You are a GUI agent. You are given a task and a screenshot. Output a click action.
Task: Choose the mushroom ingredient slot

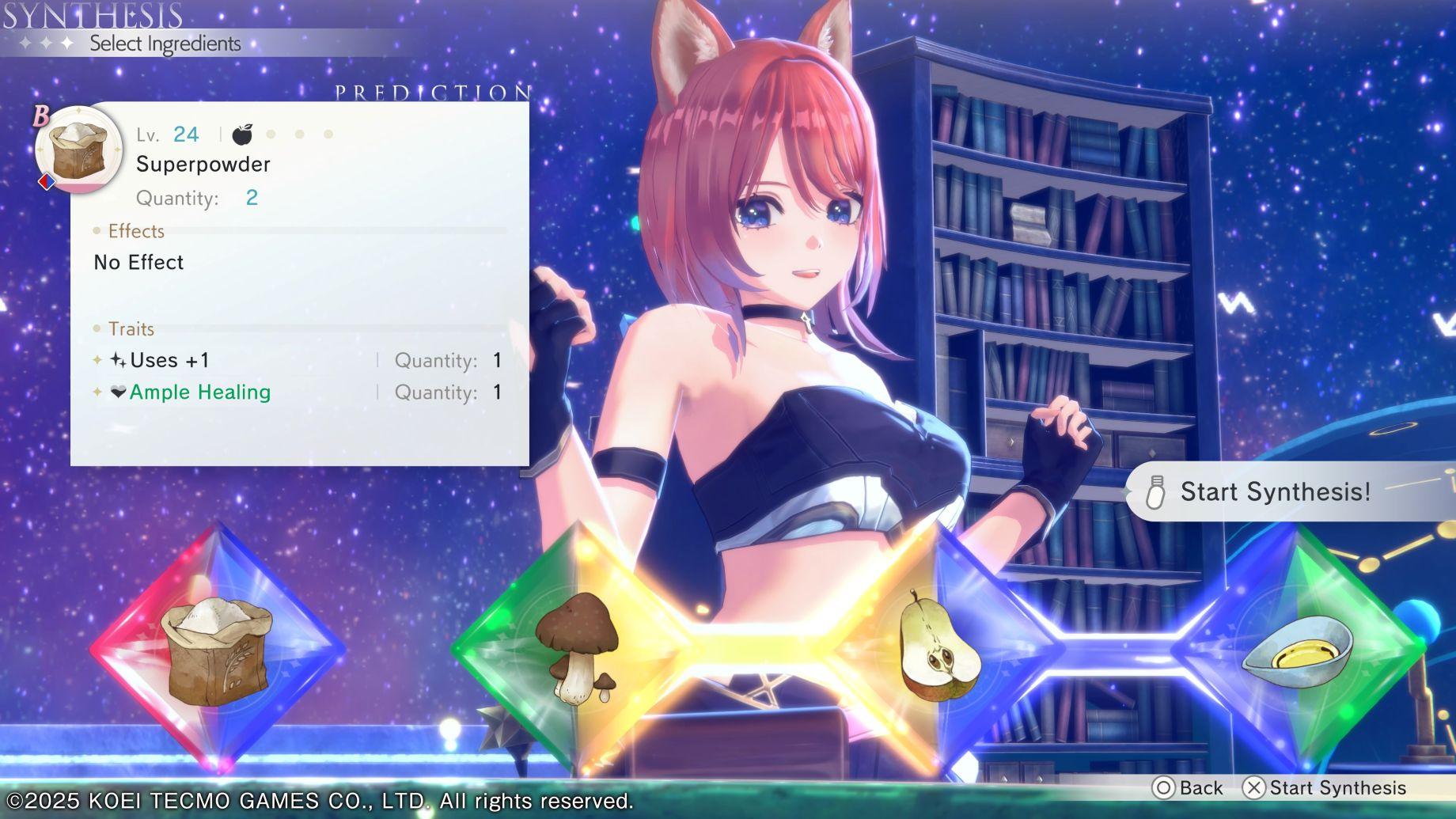coord(575,649)
